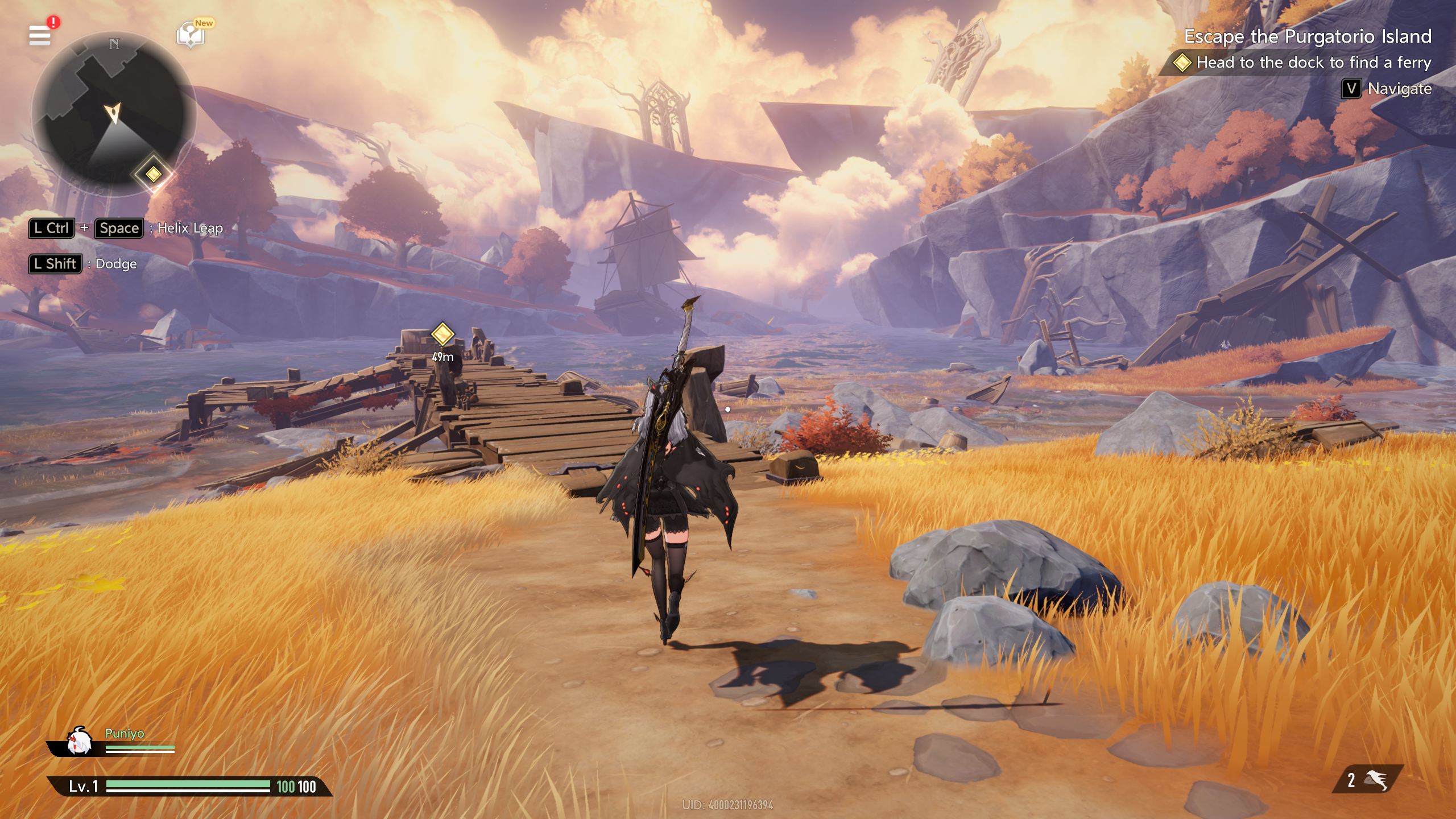Select the Escape the Purgatorio Island quest tracker
Viewport: 1456px width, 819px height.
[1307, 36]
